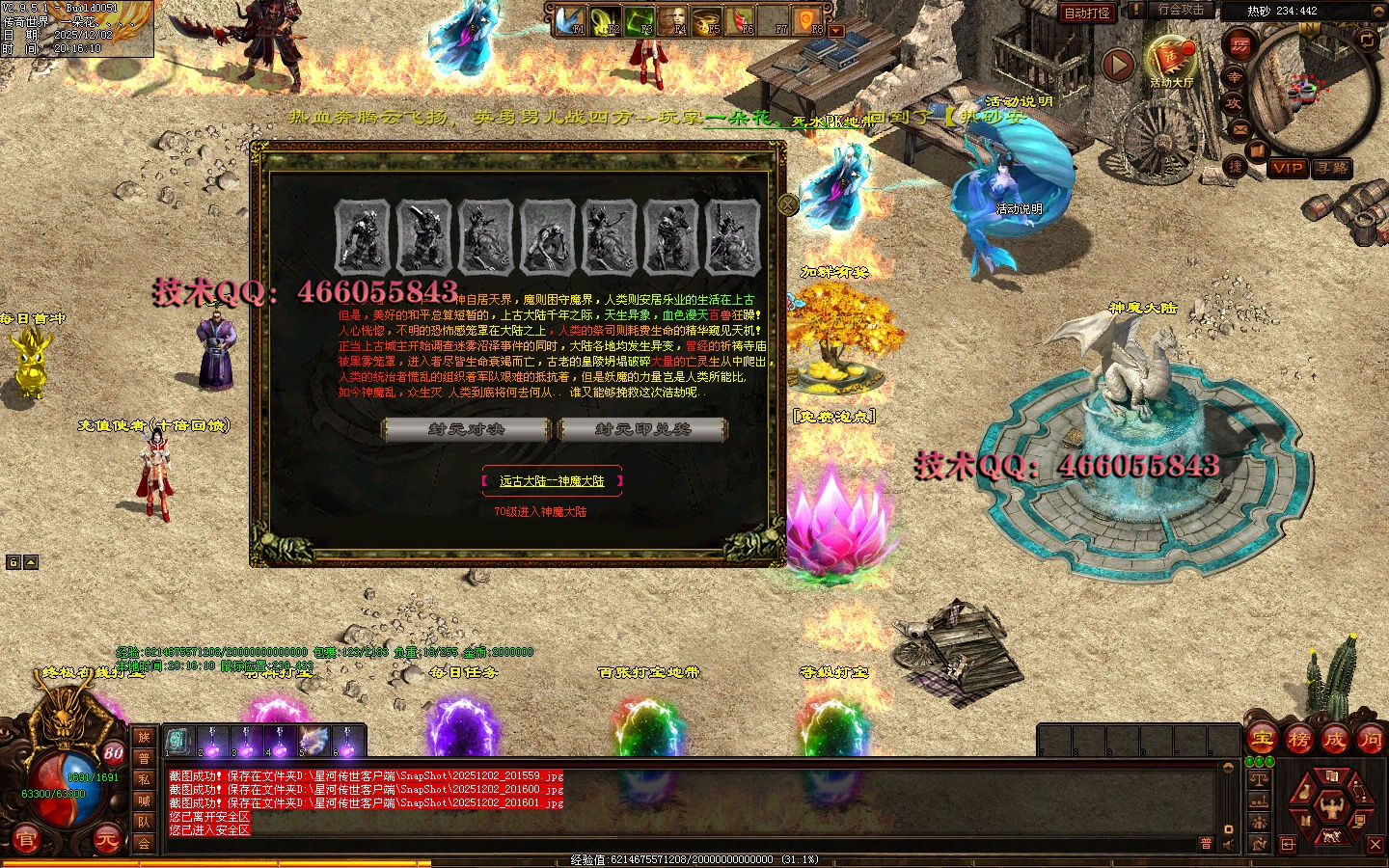Click the round play arrow button

coord(1118,65)
